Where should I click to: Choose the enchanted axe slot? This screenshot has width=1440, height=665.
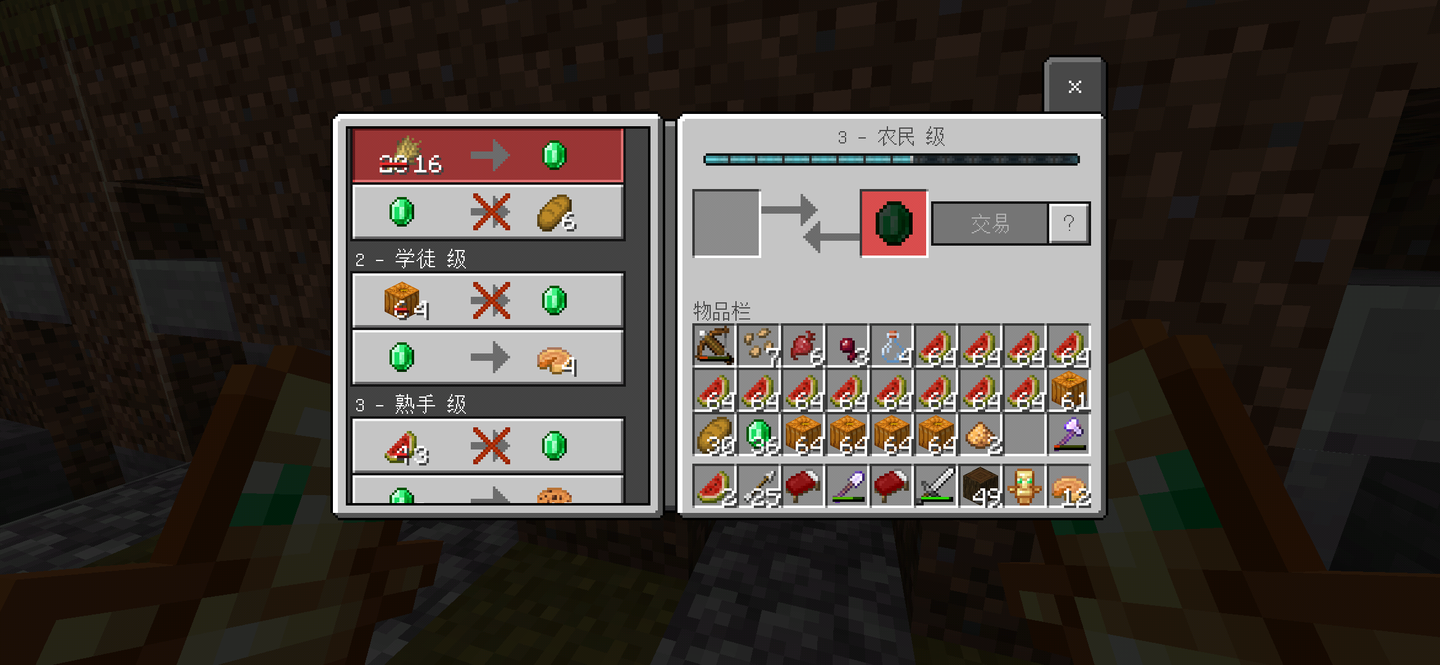point(1069,435)
